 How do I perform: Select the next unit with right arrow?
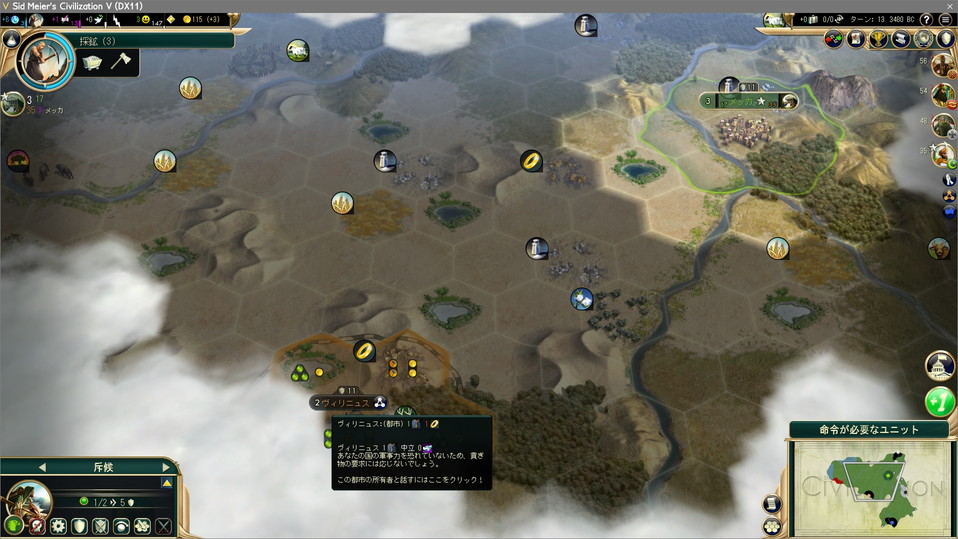[x=165, y=467]
